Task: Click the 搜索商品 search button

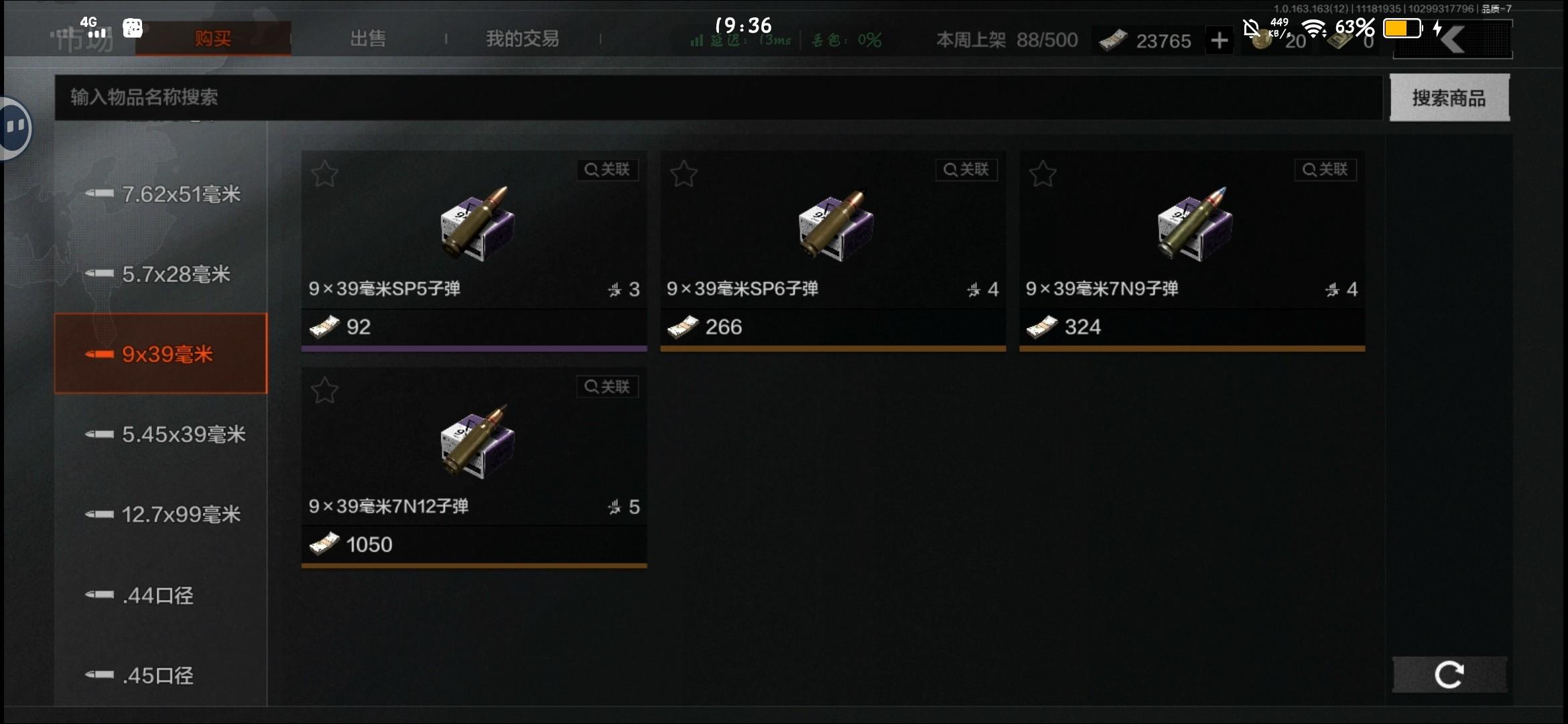Action: 1449,98
